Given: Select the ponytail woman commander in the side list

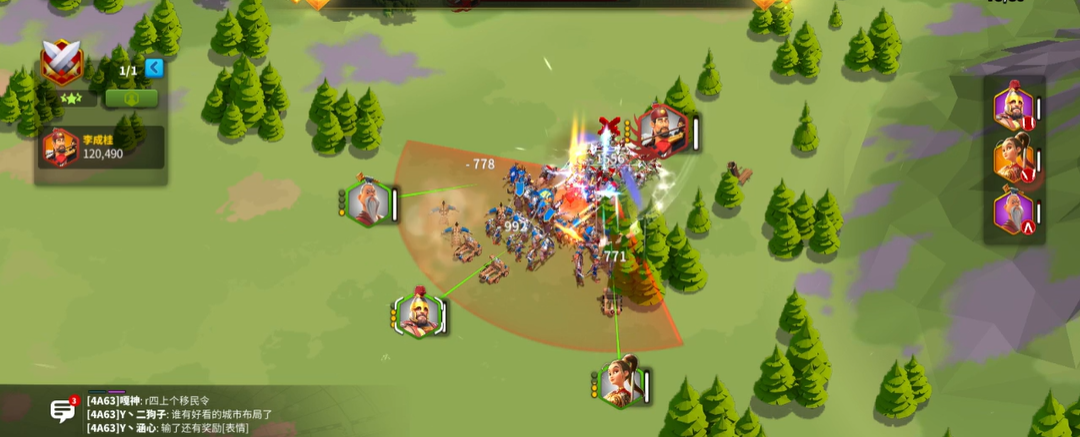Looking at the screenshot, I should (1012, 159).
